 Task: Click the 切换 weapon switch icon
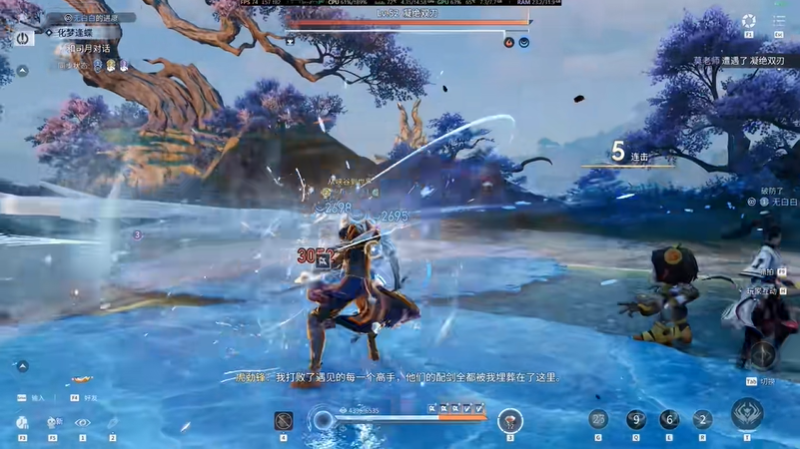point(763,354)
